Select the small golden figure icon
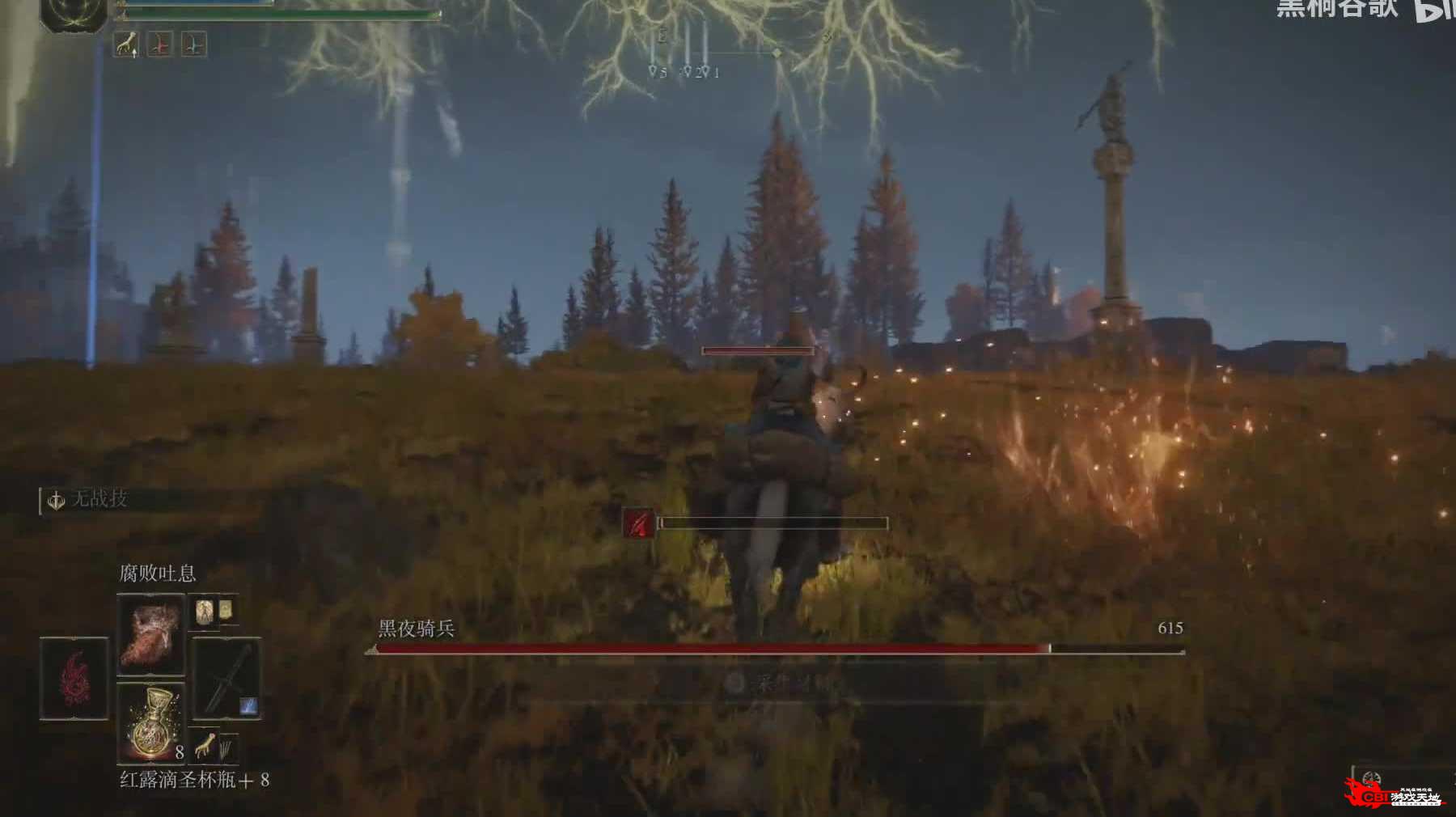This screenshot has width=1456, height=817. [205, 612]
